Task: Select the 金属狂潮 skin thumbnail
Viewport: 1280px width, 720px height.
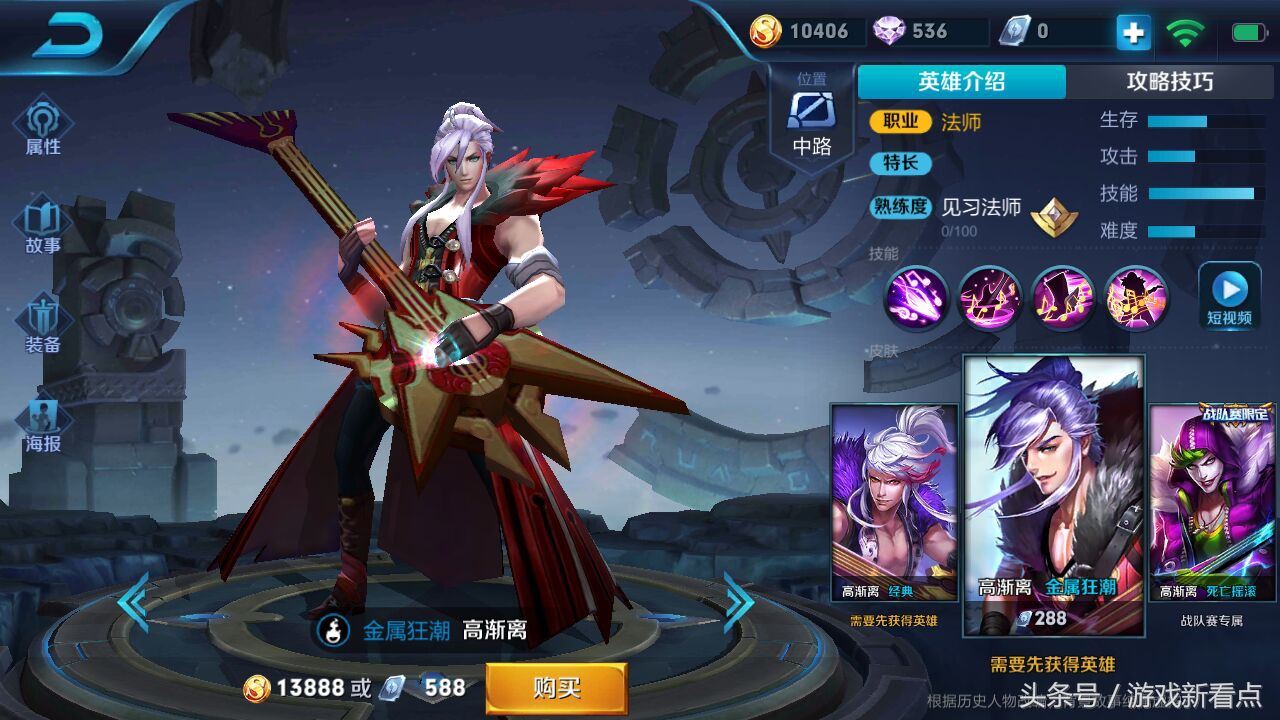Action: click(x=1054, y=496)
